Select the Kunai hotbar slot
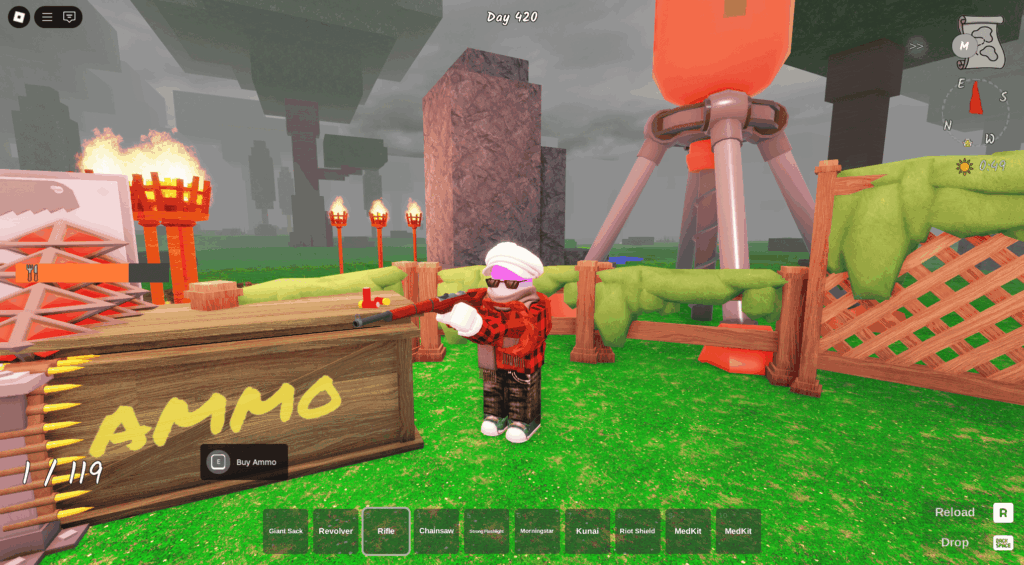Screen dimensions: 1024x565 coord(587,531)
